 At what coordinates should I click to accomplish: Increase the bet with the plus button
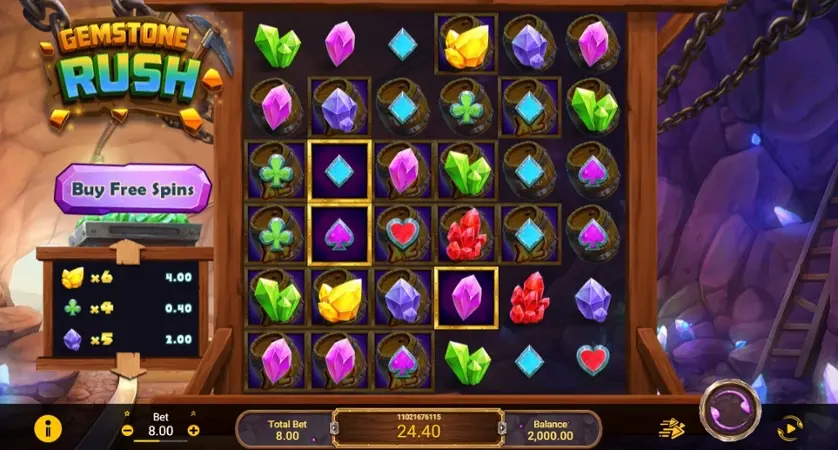[x=194, y=431]
